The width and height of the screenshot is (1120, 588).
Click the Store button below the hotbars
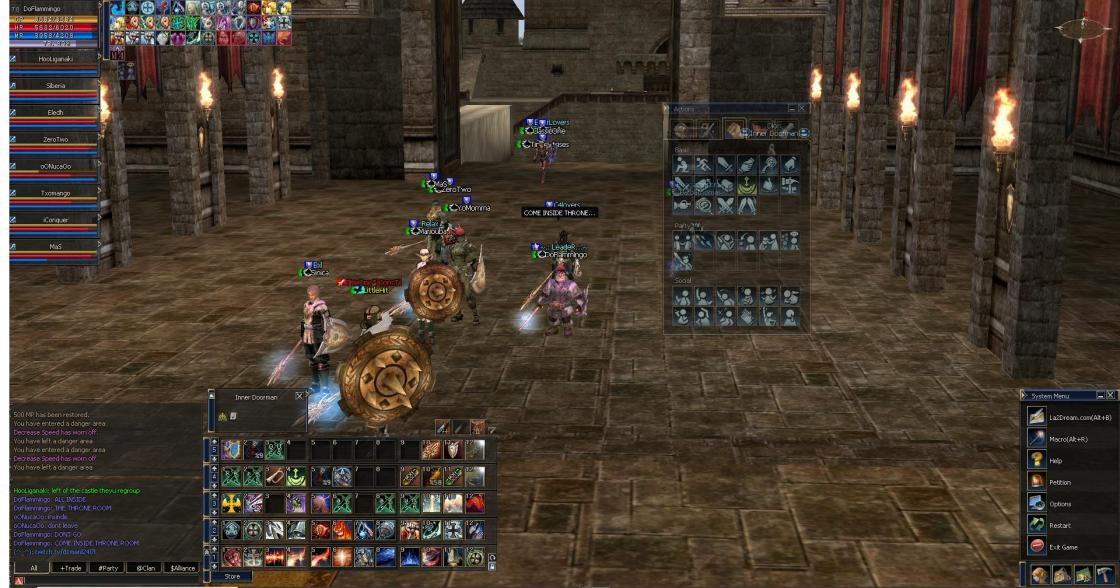point(232,577)
